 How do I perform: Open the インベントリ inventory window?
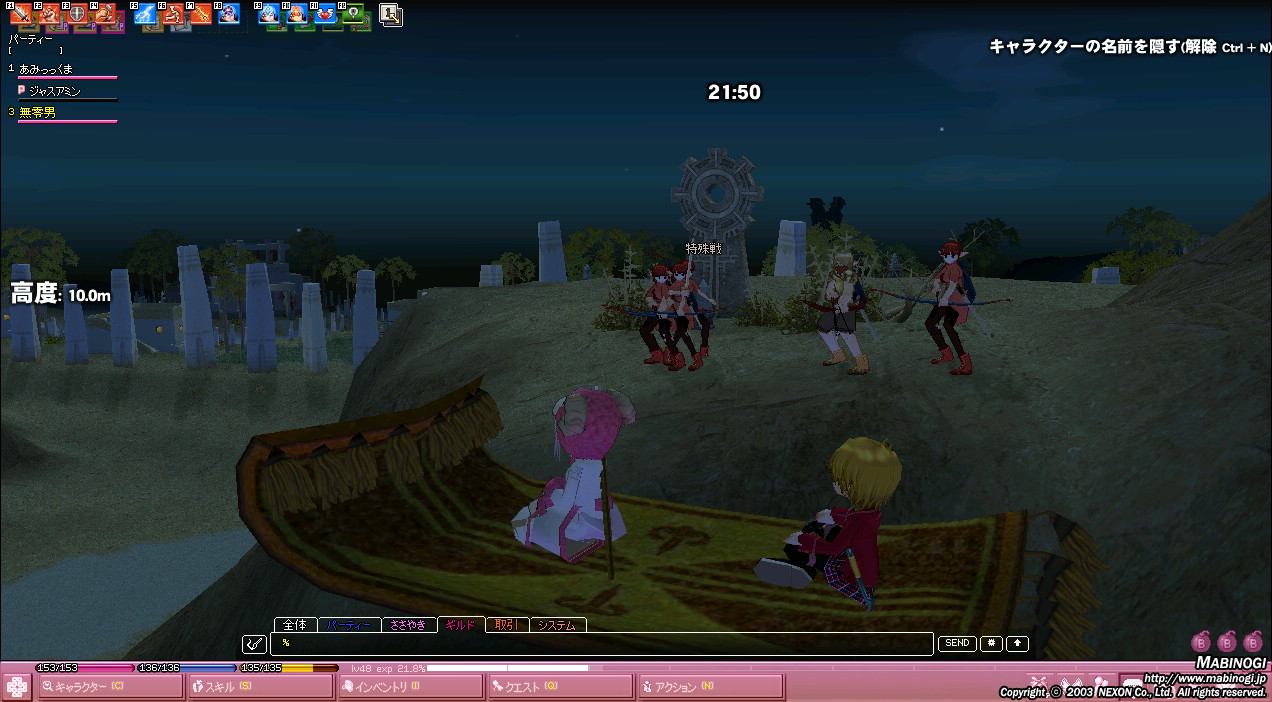(x=410, y=687)
